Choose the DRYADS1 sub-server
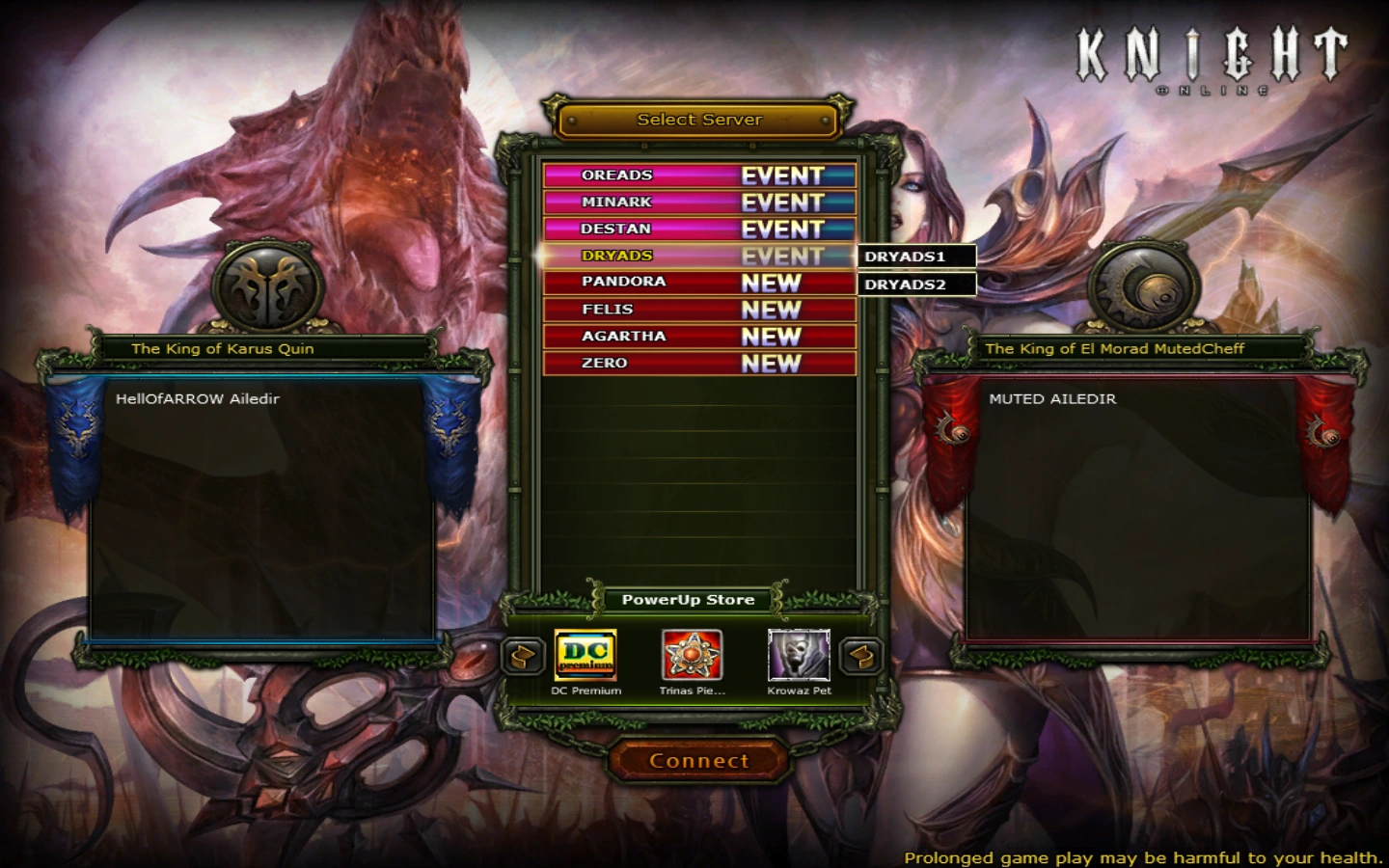The width and height of the screenshot is (1389, 868). (916, 257)
